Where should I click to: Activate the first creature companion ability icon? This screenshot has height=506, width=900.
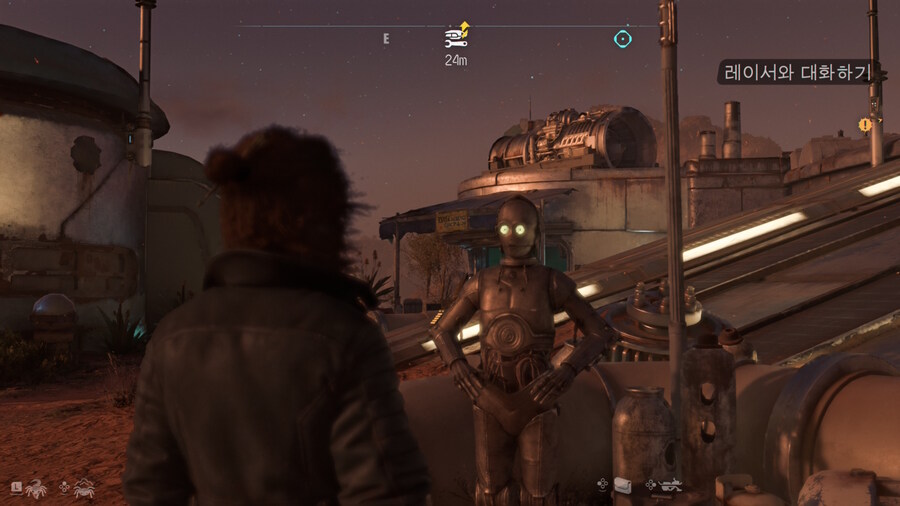pos(36,487)
